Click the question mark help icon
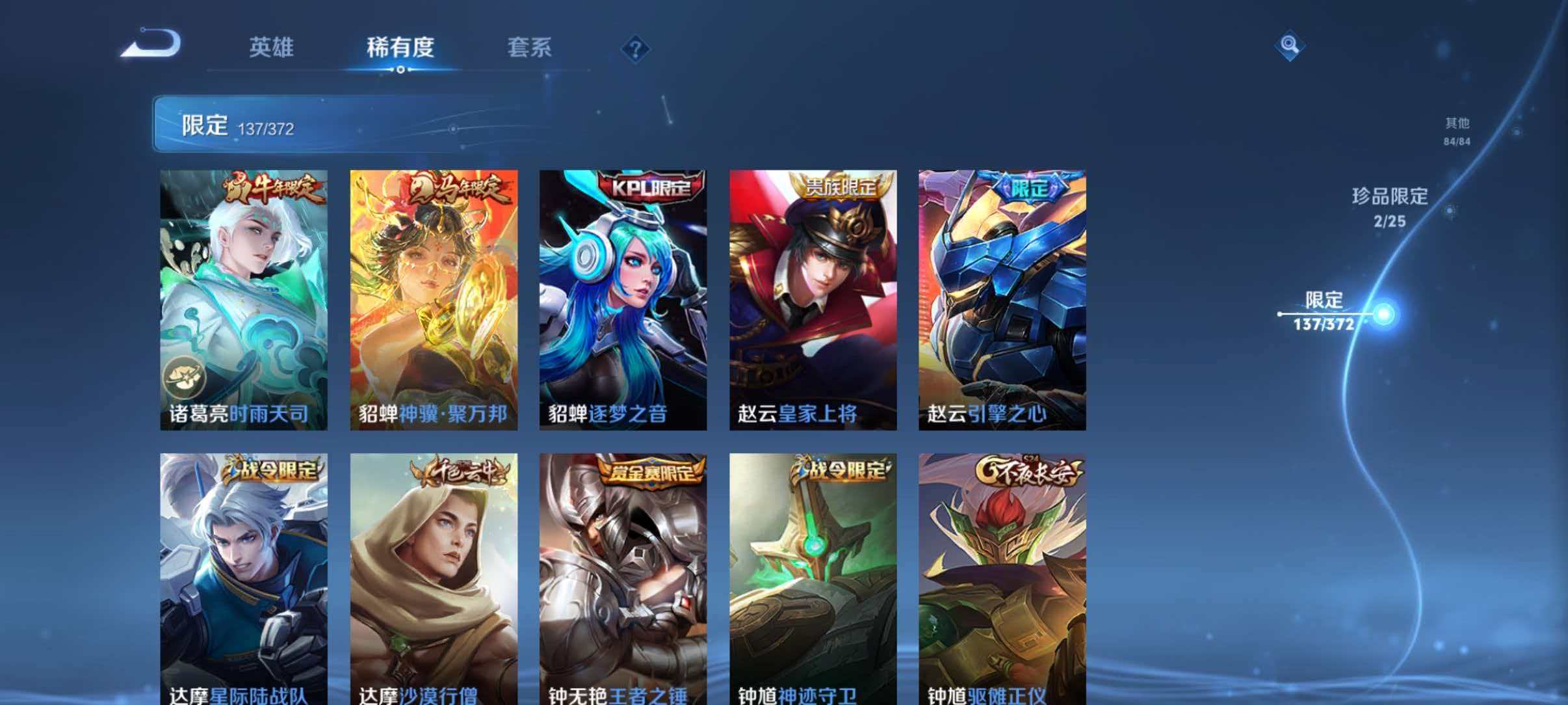1568x705 pixels. coord(635,49)
